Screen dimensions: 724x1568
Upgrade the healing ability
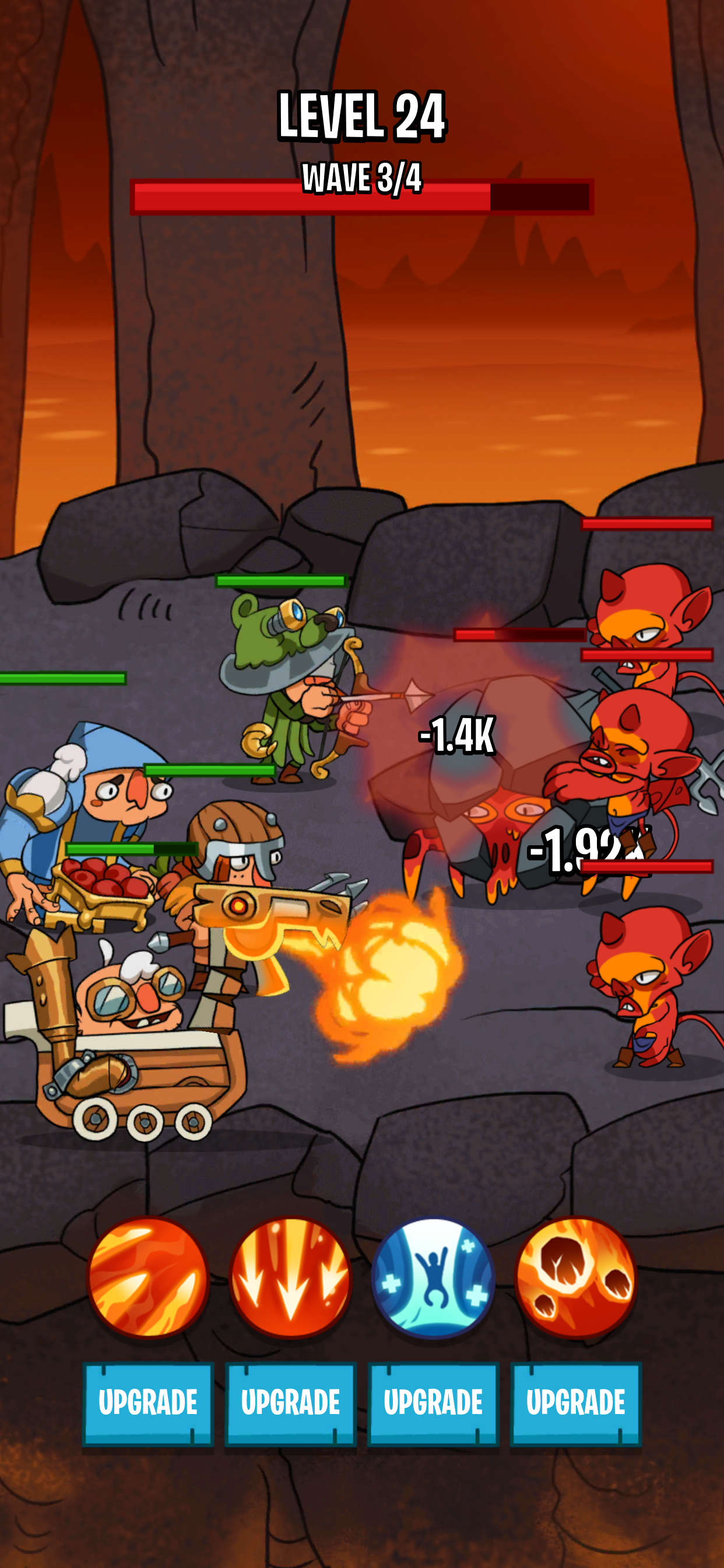(x=433, y=1402)
